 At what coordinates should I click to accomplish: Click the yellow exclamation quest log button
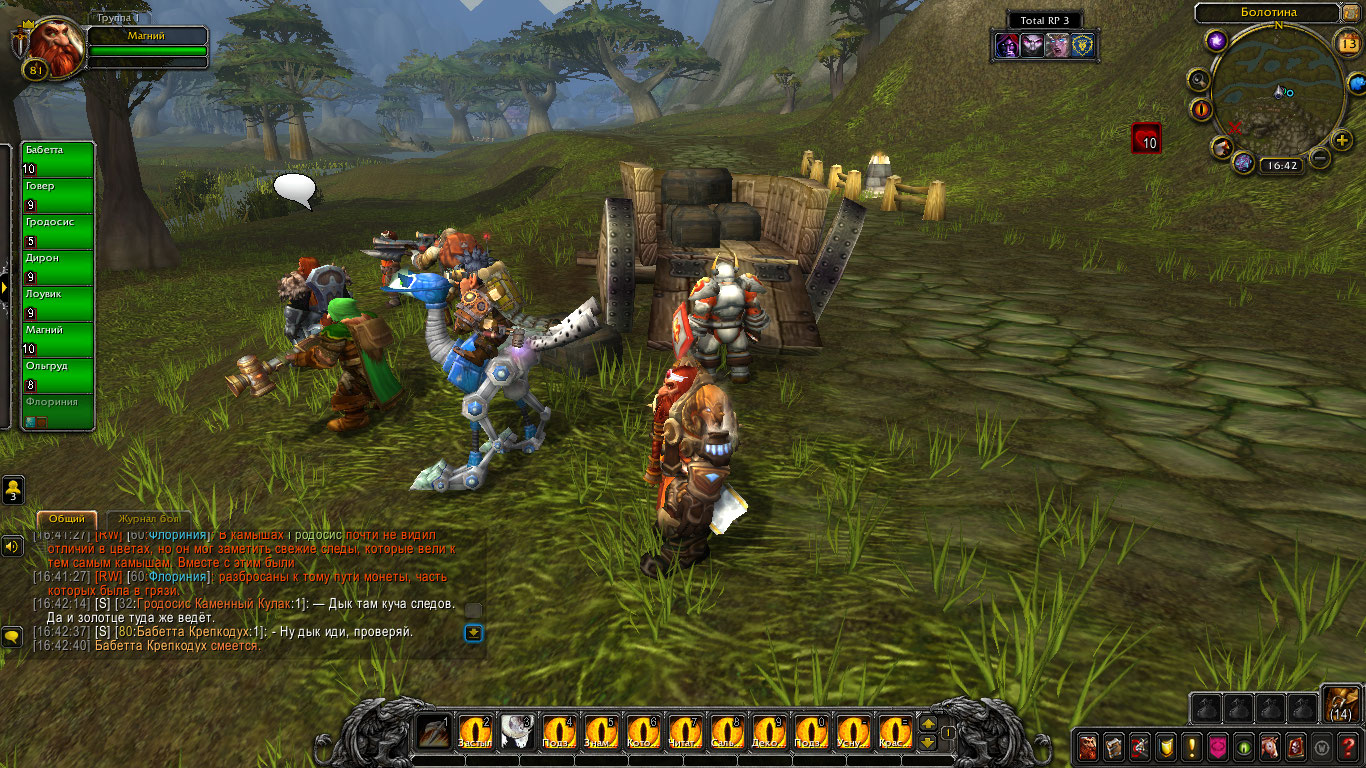click(x=1191, y=746)
